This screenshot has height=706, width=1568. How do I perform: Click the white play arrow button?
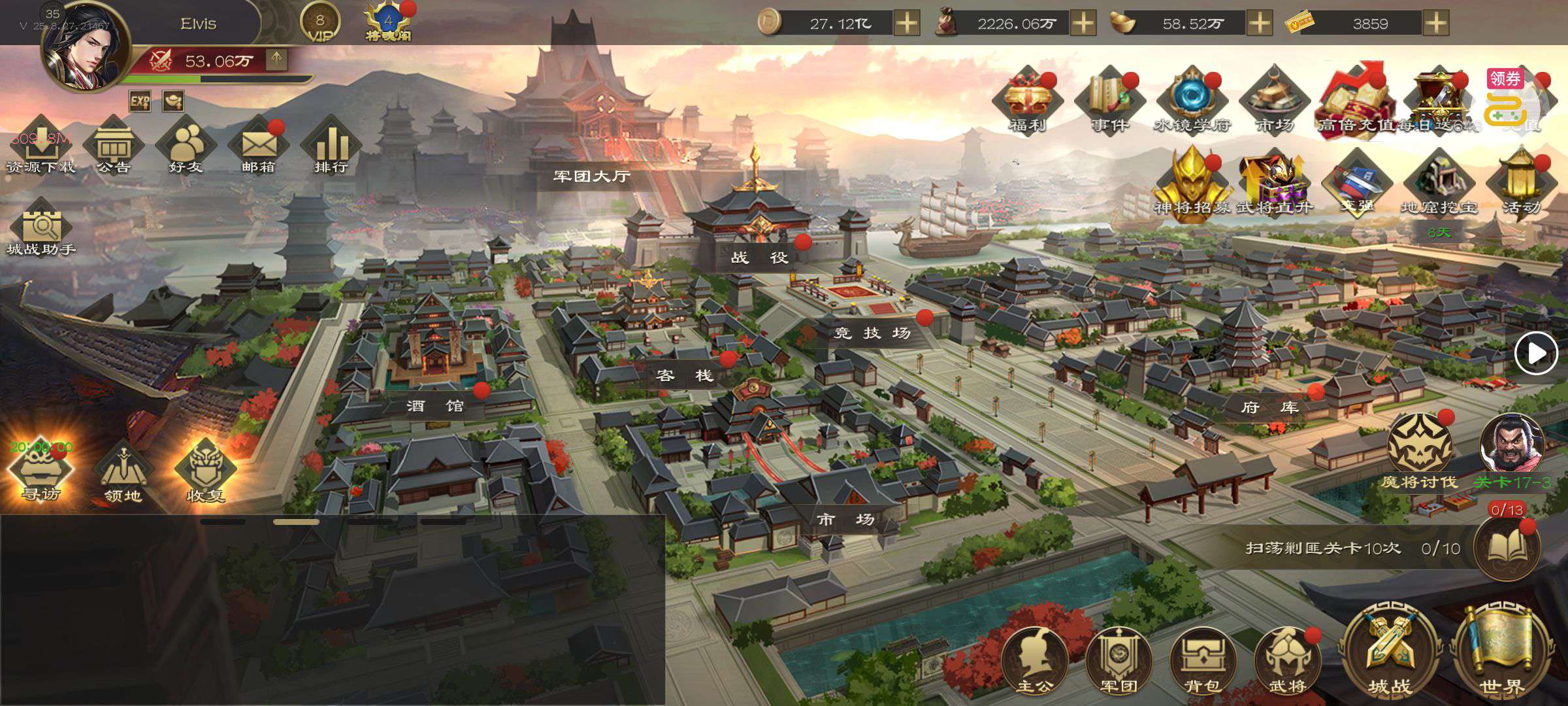click(1536, 354)
